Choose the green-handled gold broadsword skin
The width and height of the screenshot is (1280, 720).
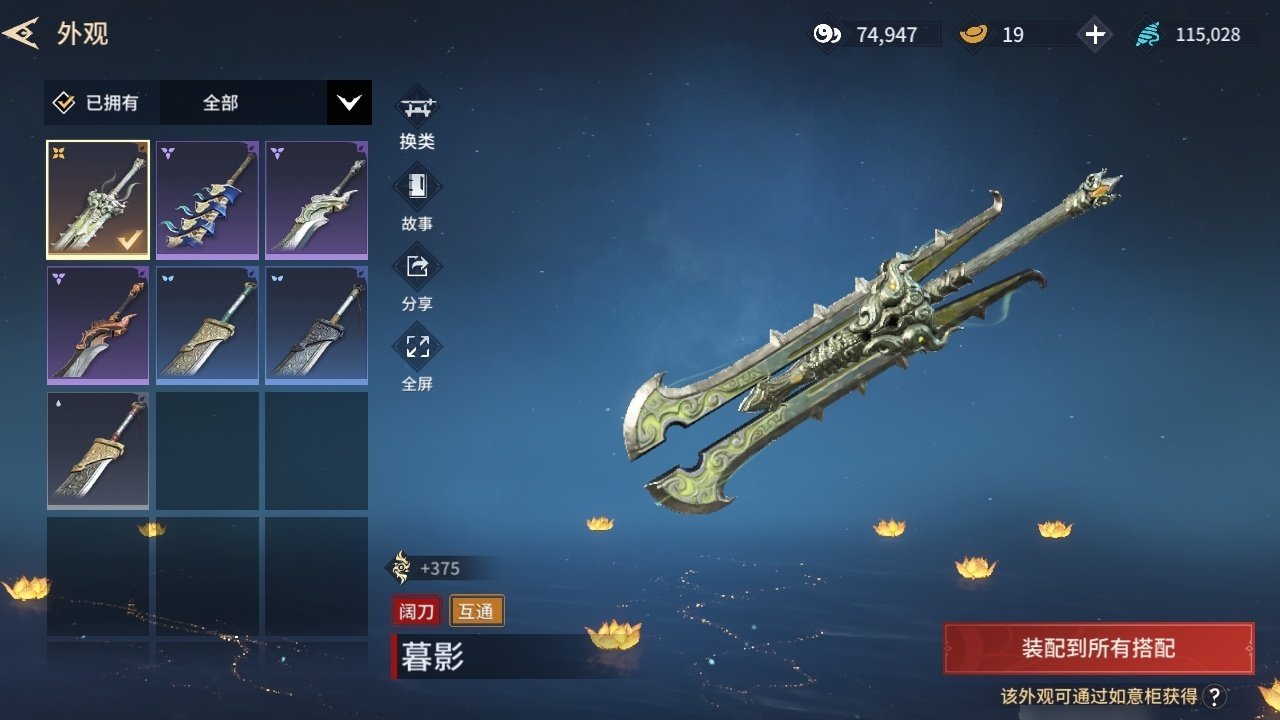pyautogui.click(x=207, y=324)
